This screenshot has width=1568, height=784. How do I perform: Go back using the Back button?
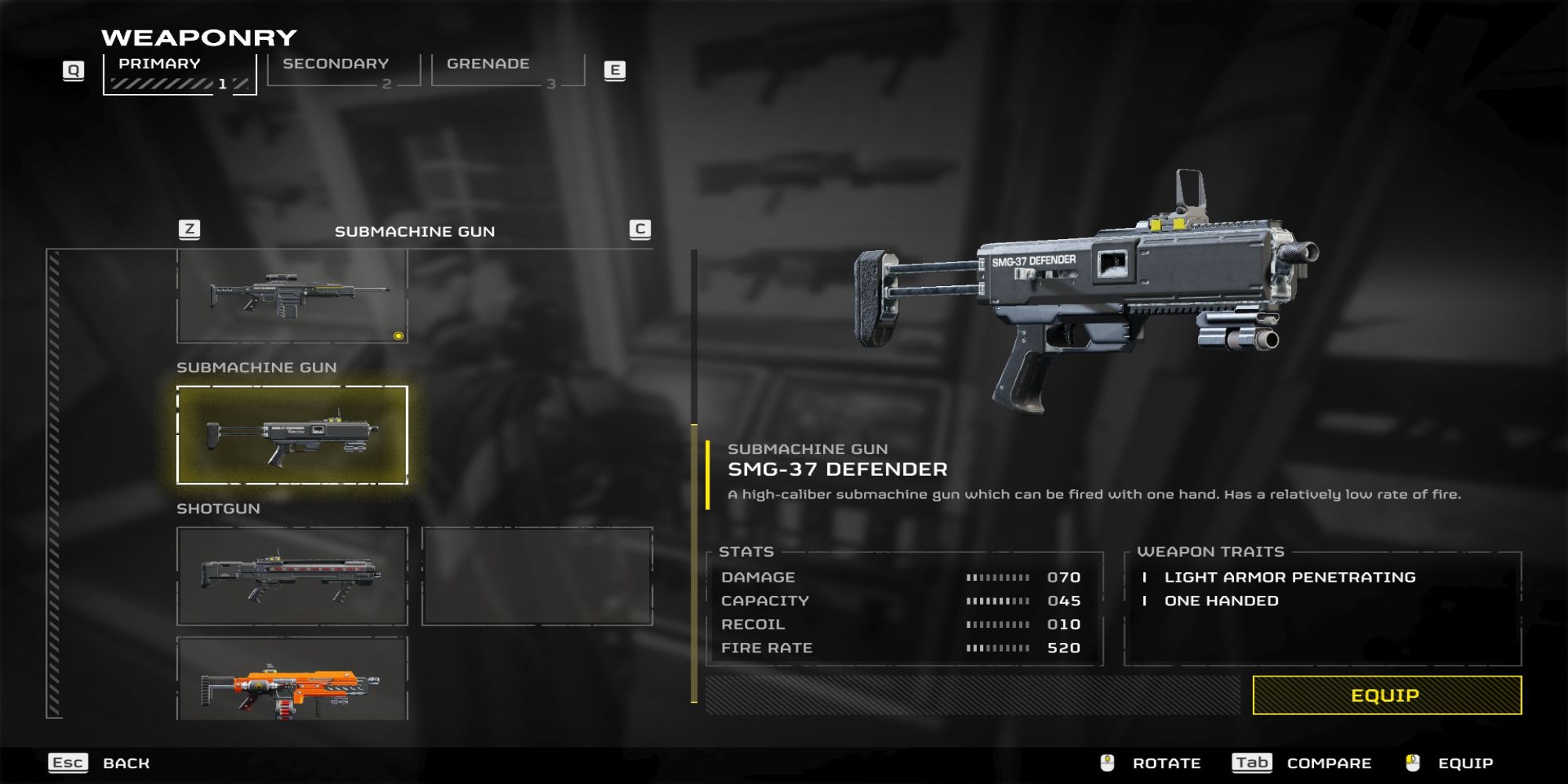tap(125, 763)
